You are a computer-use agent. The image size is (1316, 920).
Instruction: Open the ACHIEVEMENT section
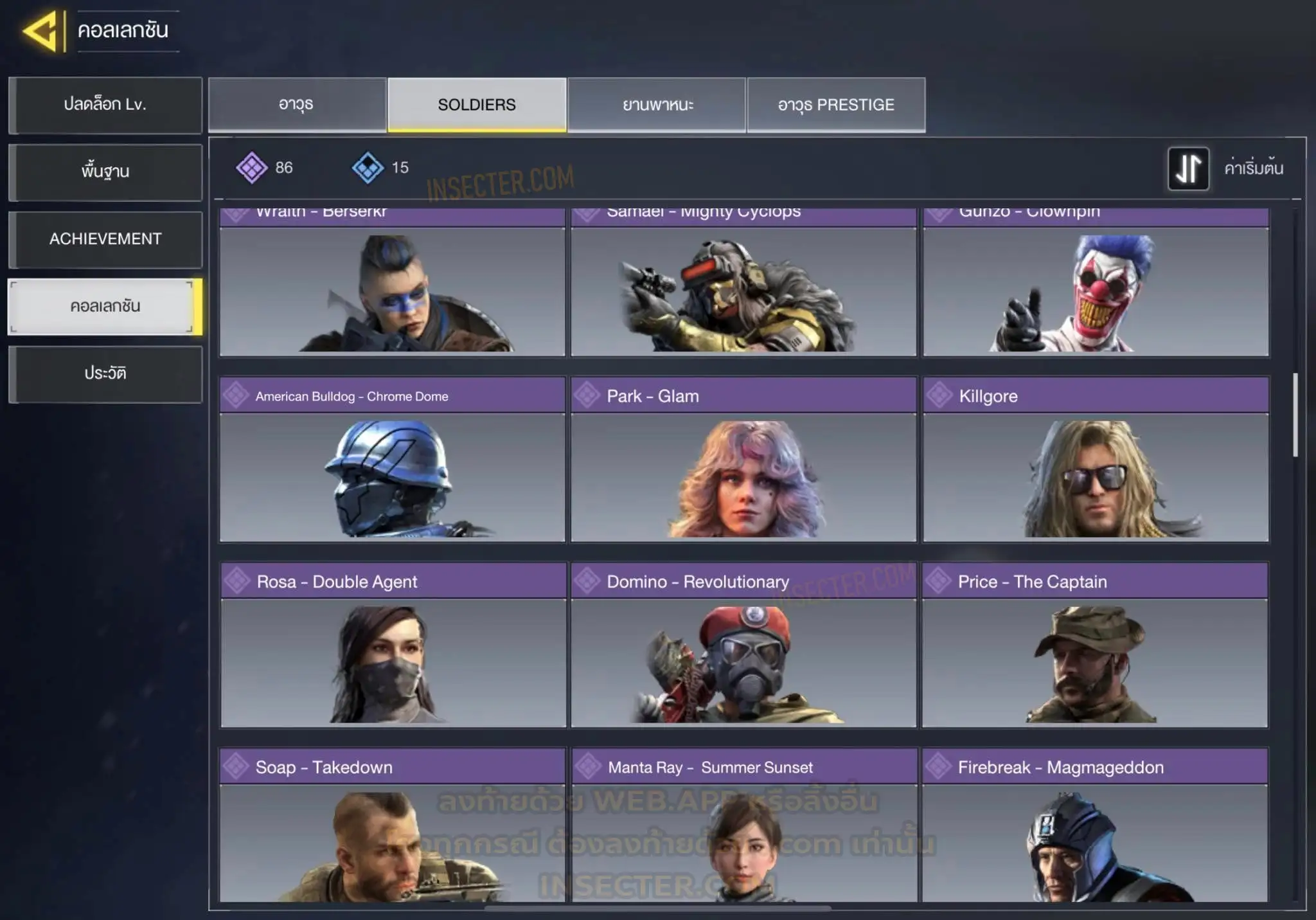pyautogui.click(x=105, y=239)
